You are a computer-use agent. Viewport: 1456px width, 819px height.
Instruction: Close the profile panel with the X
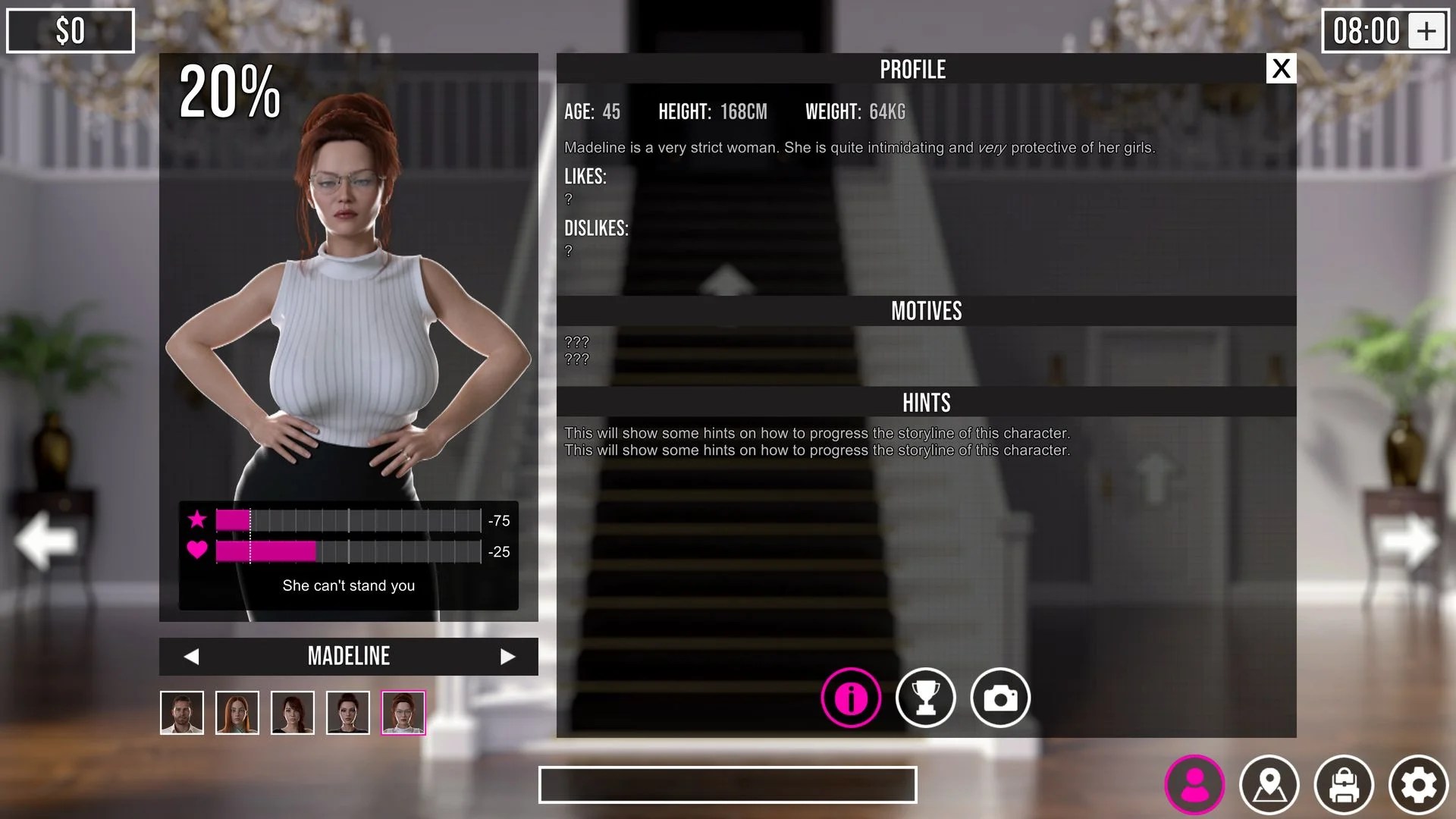(1281, 69)
